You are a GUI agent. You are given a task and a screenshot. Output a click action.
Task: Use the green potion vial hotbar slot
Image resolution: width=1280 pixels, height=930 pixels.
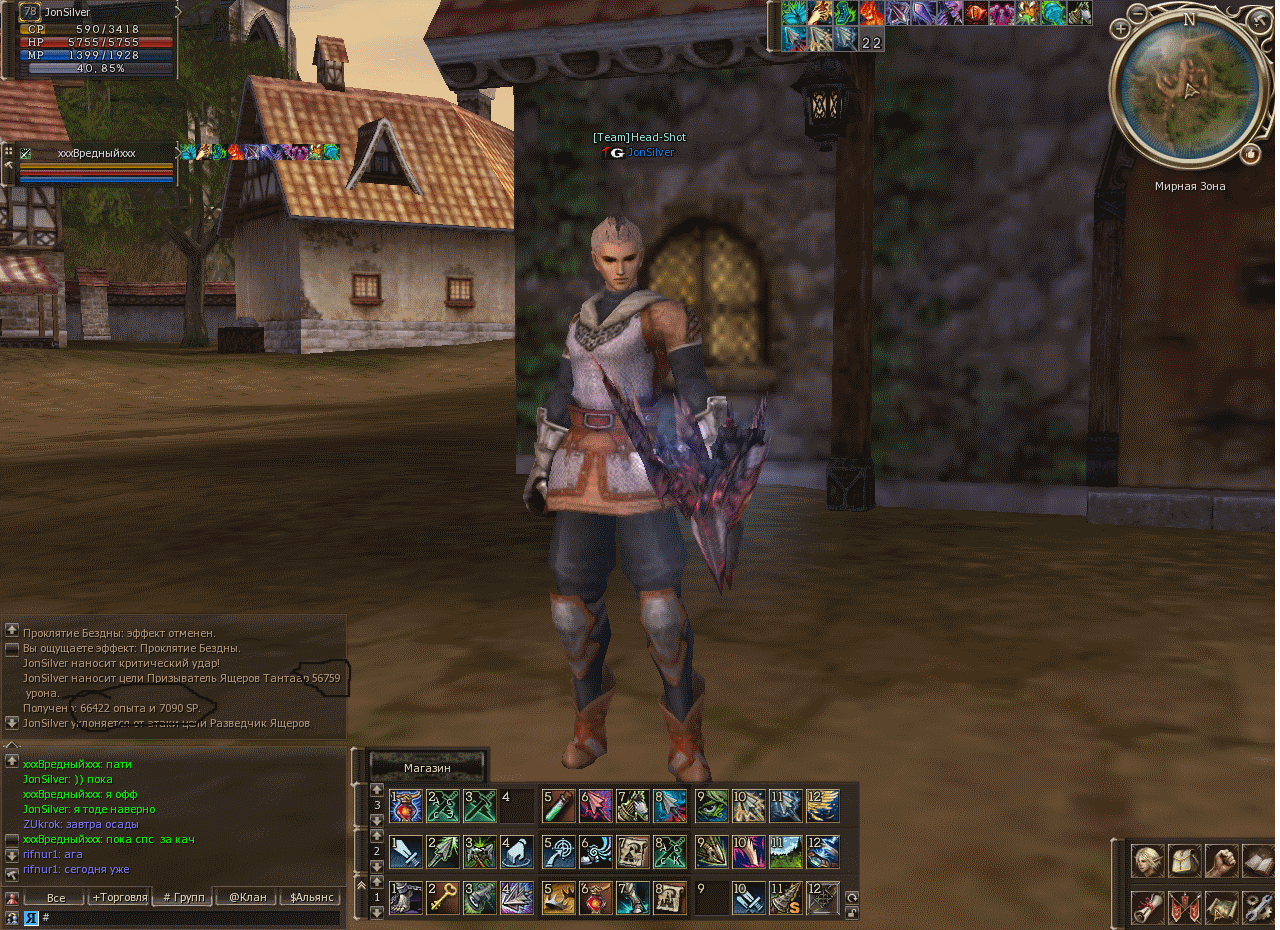click(559, 806)
